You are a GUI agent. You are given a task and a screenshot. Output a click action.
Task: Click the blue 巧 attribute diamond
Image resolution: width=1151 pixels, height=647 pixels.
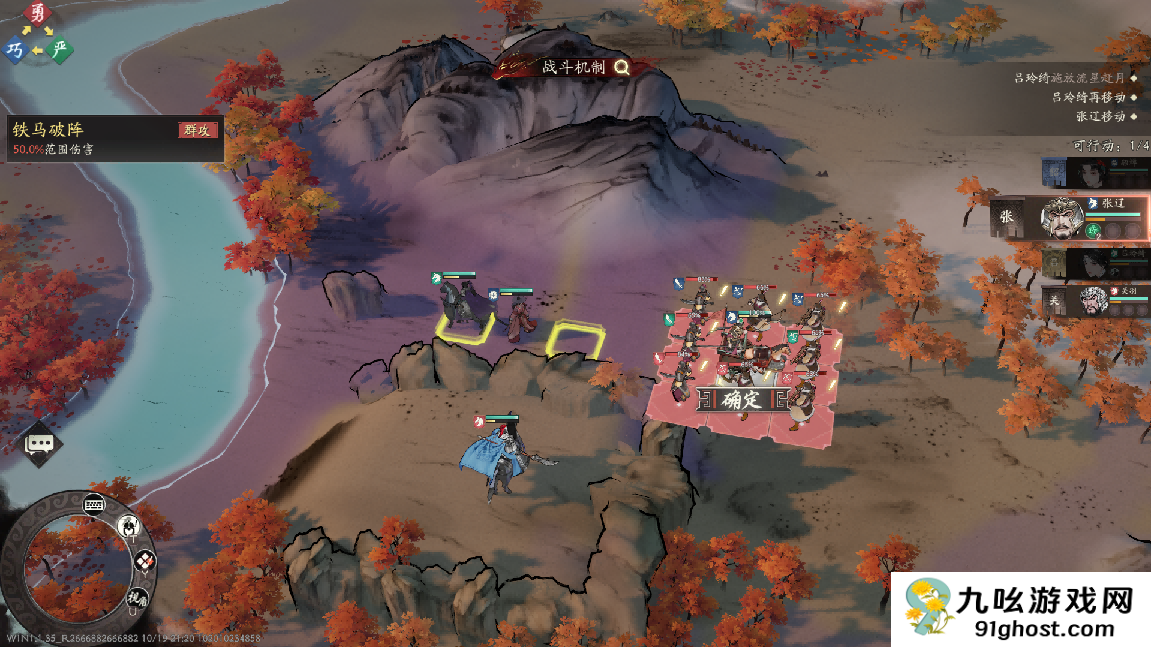(x=15, y=50)
